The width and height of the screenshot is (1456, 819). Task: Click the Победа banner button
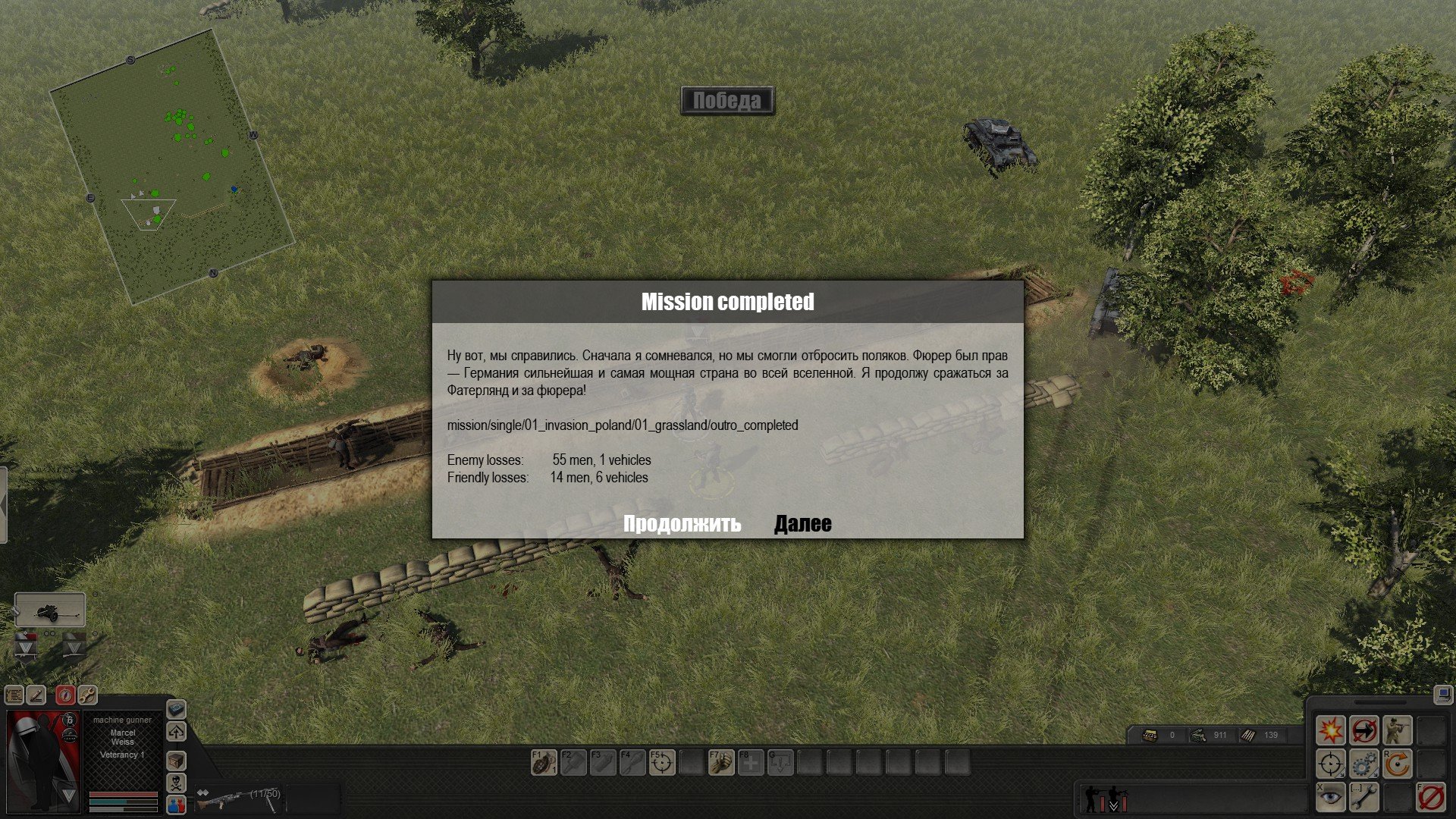pyautogui.click(x=727, y=101)
